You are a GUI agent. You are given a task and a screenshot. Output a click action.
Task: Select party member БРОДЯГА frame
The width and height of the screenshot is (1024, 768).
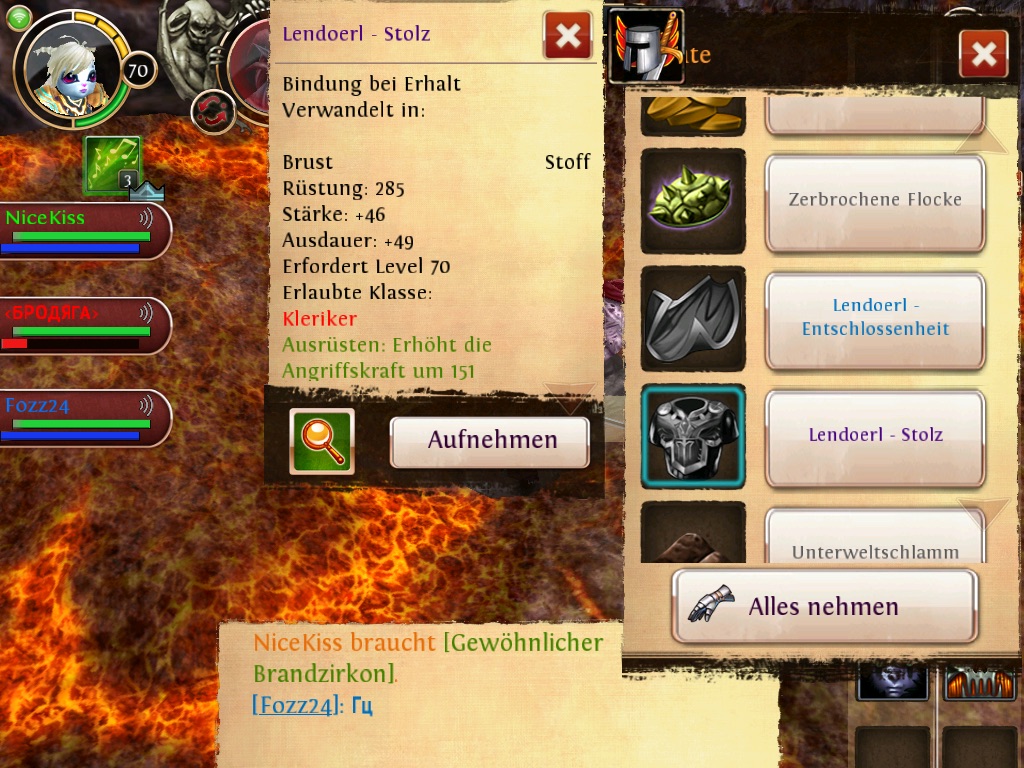[84, 326]
